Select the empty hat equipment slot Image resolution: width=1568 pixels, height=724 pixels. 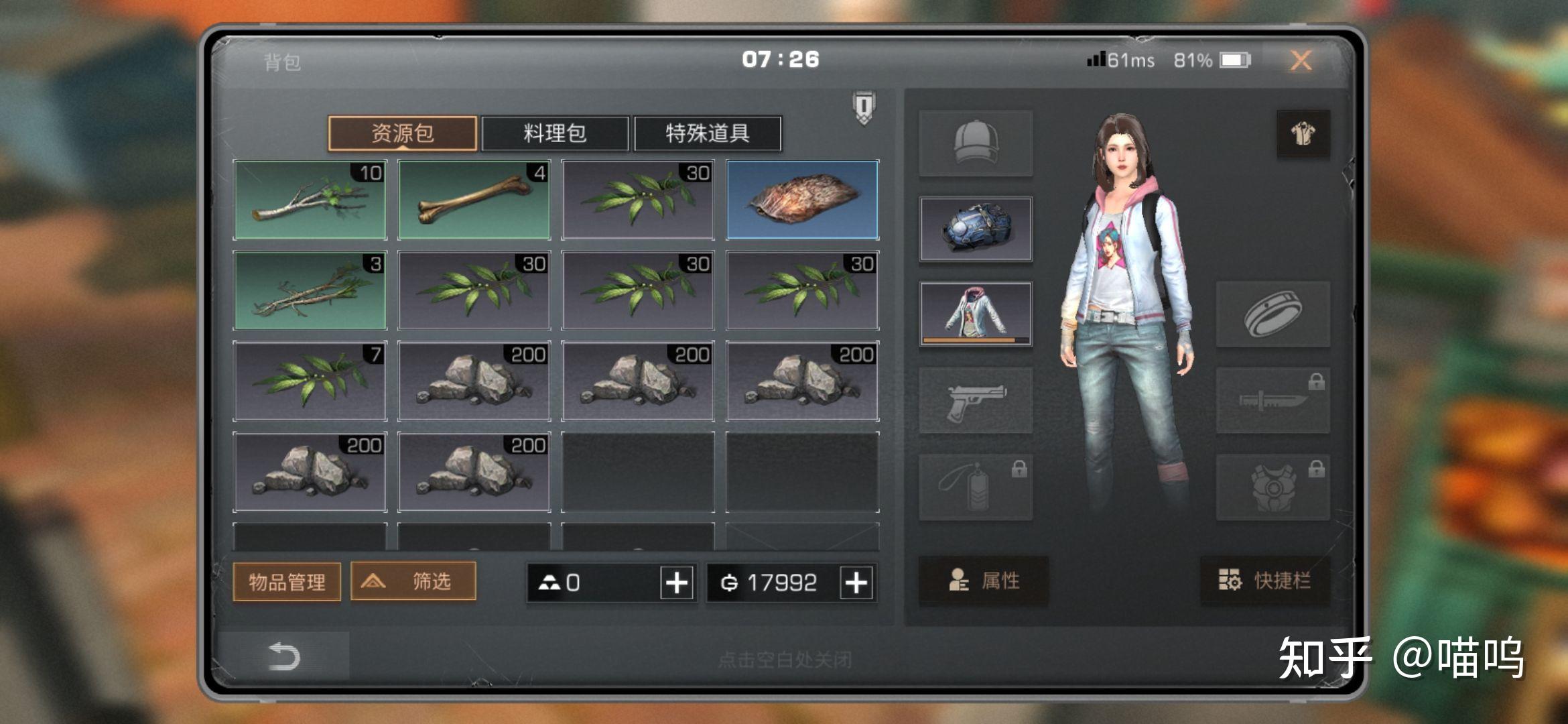[x=976, y=143]
